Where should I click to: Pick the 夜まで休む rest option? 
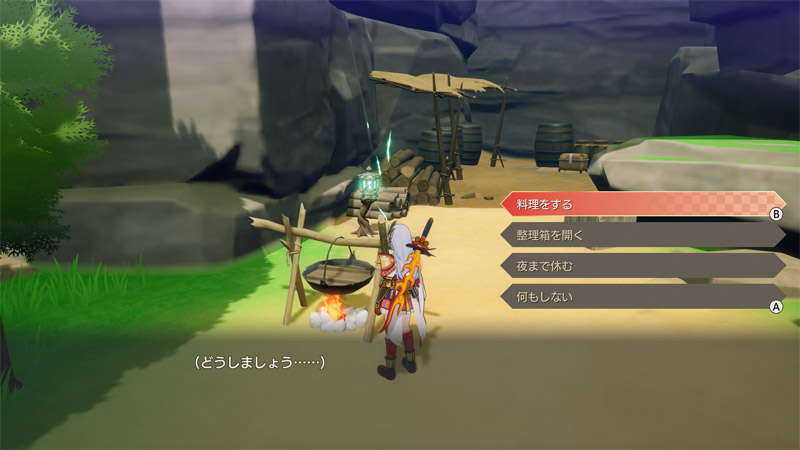(x=640, y=266)
